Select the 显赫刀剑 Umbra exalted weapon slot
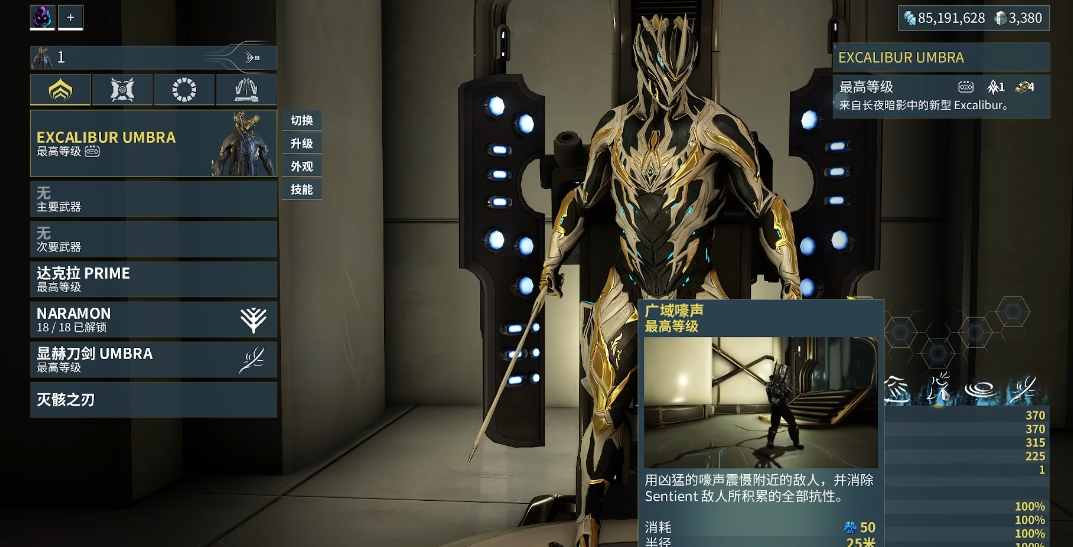1073x547 pixels. pos(153,359)
